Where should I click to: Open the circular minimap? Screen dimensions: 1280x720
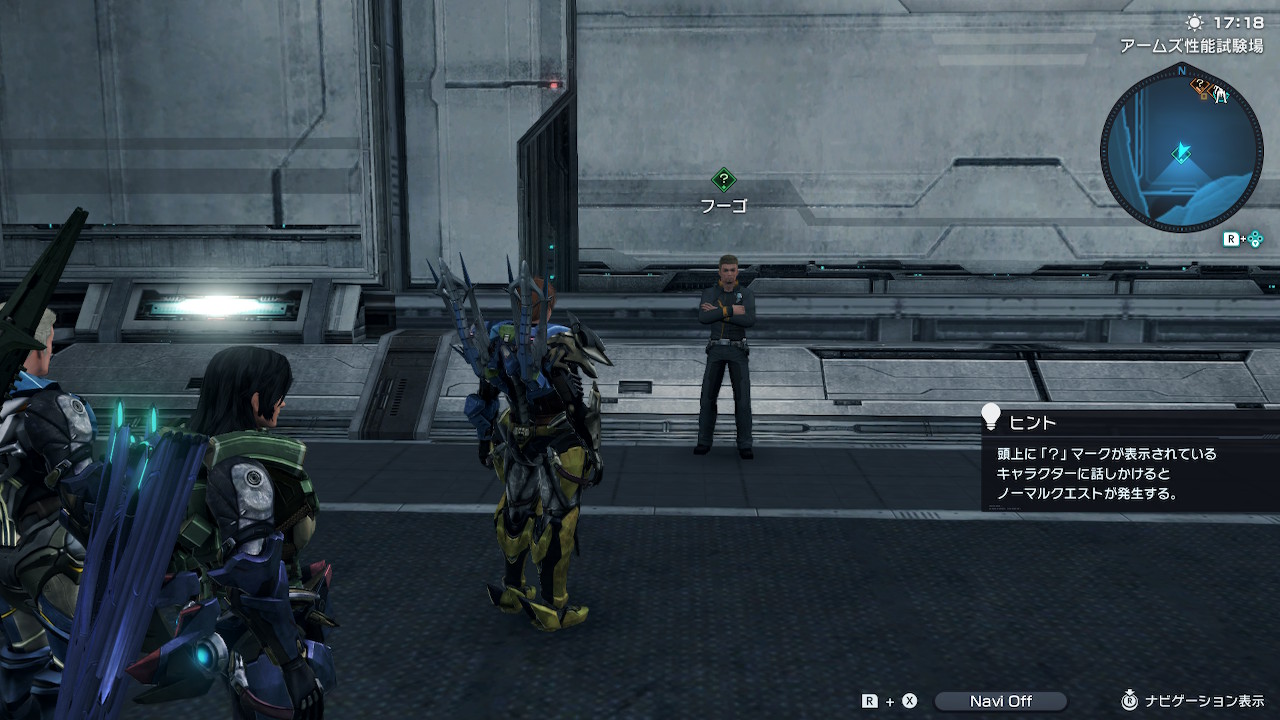click(x=1181, y=148)
